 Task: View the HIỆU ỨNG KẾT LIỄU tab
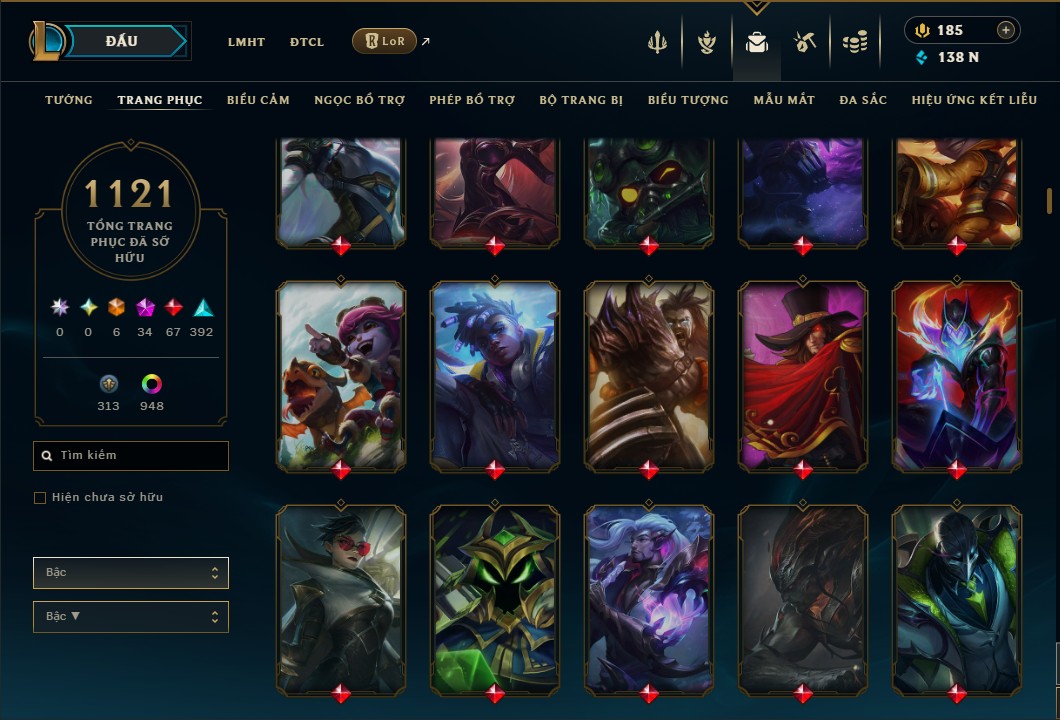click(x=974, y=100)
